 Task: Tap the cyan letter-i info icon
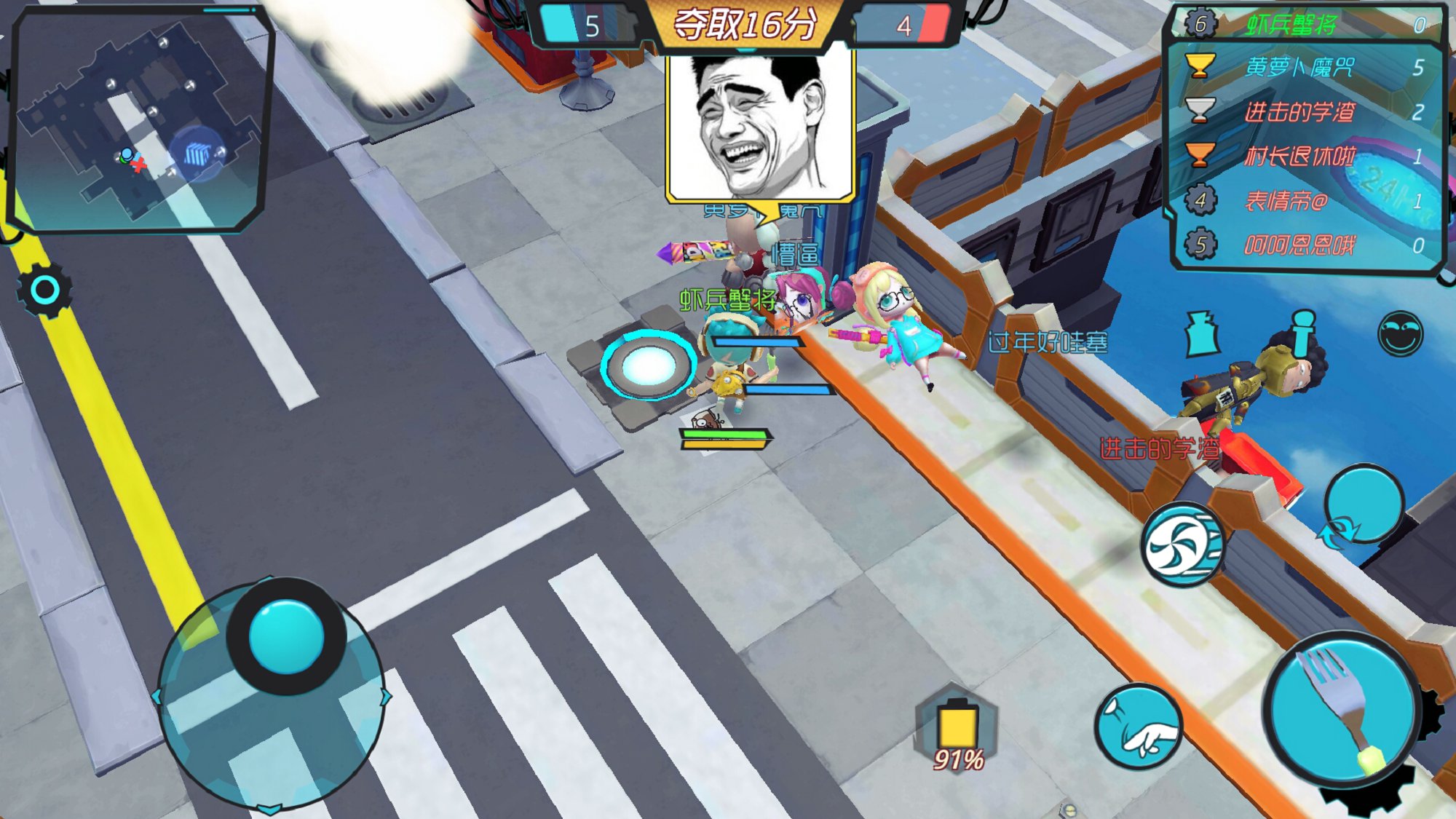pyautogui.click(x=1303, y=333)
